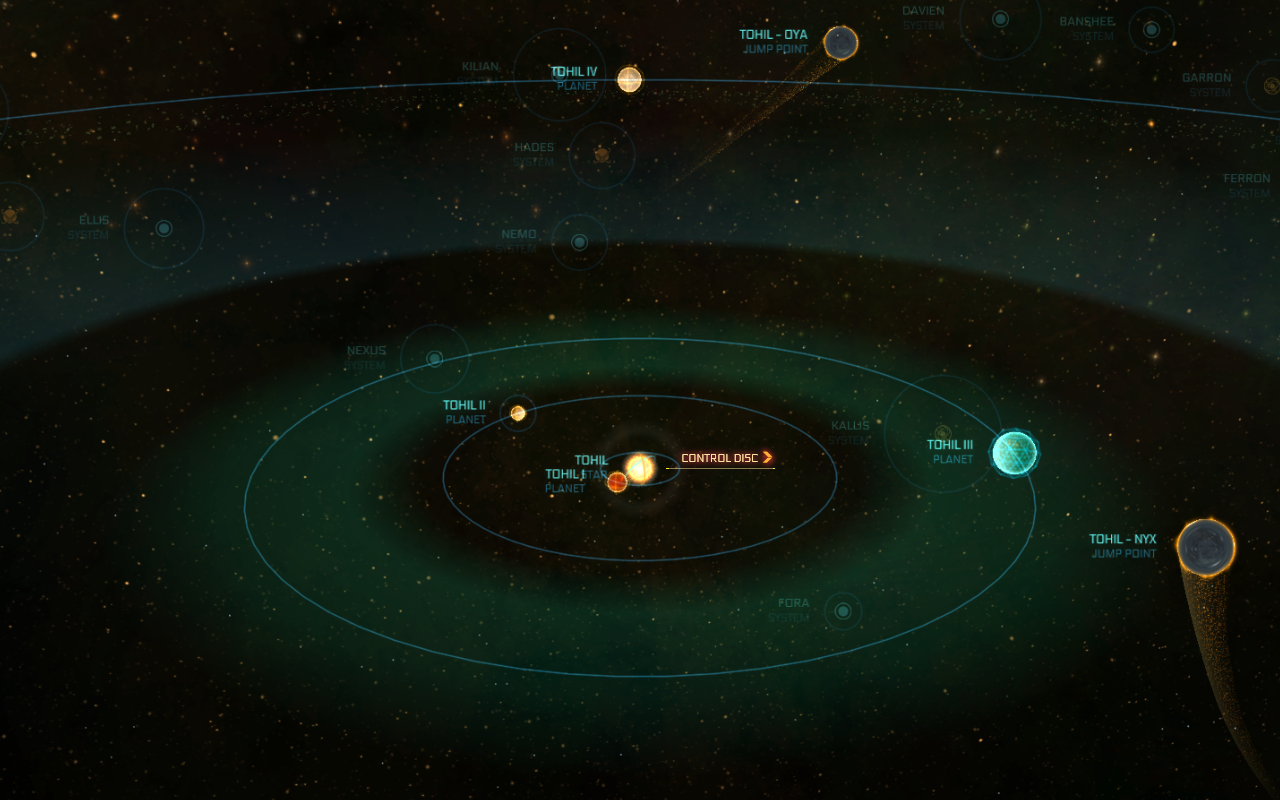
Task: Click the cyan Tohil III planet
Action: click(x=1014, y=452)
